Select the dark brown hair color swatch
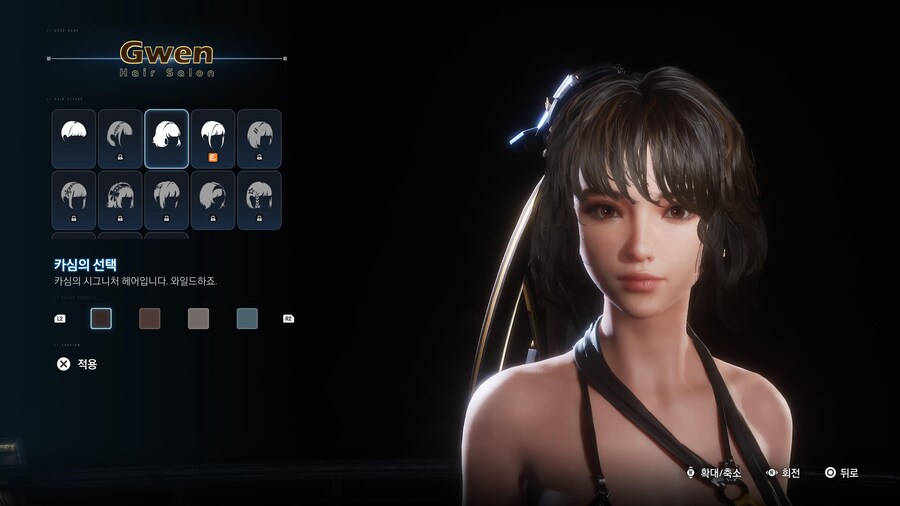The image size is (900, 506). pos(101,318)
